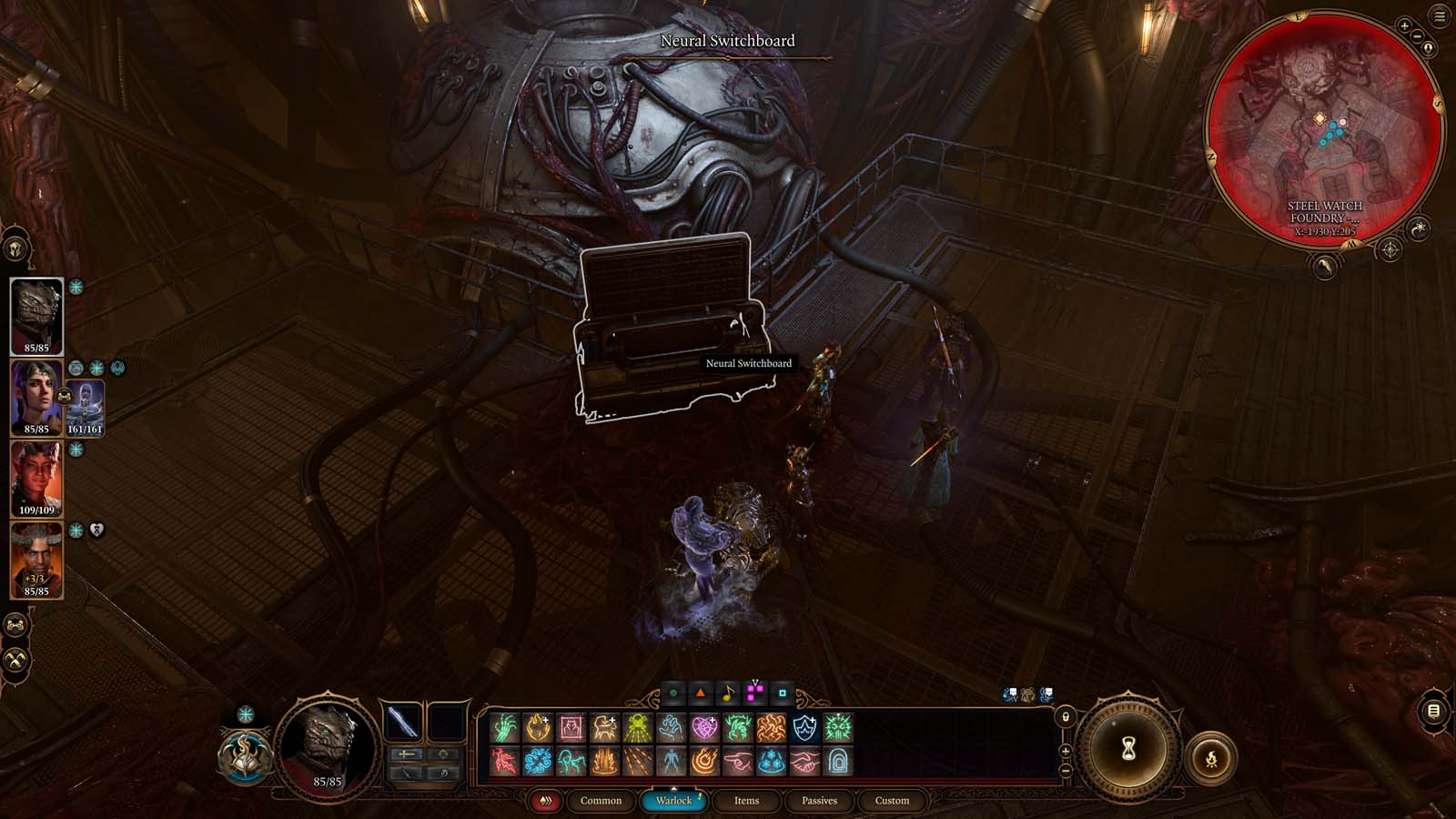The image size is (1456, 819).
Task: Activate Turn-Based Mode with the hourglass button
Action: (x=1127, y=747)
